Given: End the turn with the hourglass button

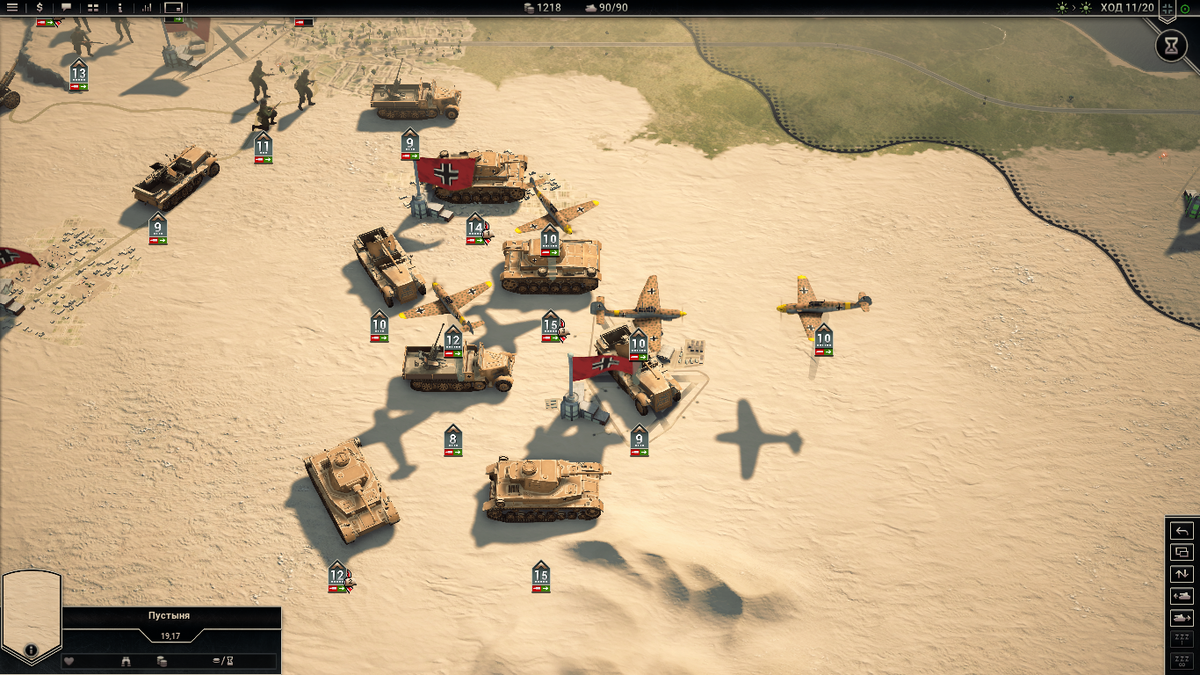Looking at the screenshot, I should click(1170, 45).
